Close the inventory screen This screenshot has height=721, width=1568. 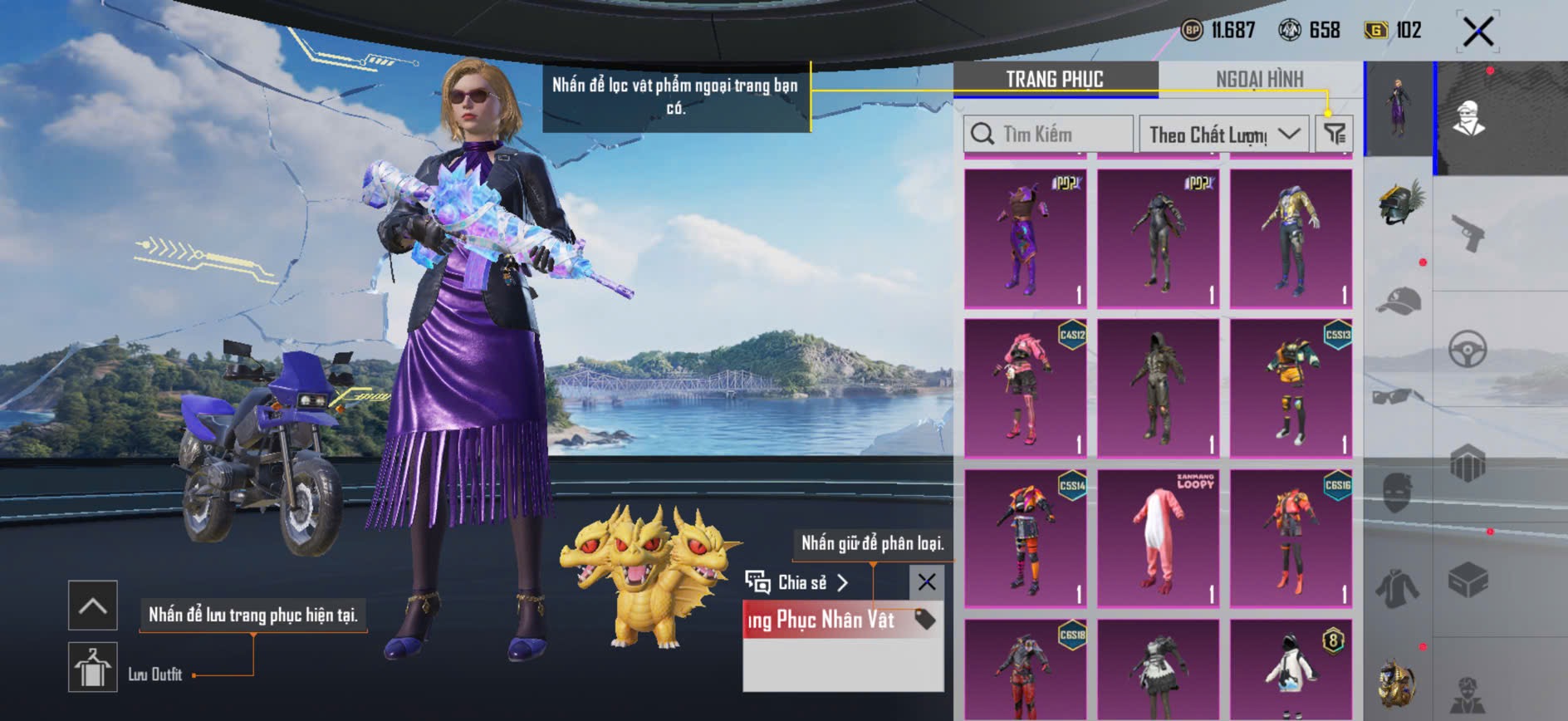(x=1477, y=32)
